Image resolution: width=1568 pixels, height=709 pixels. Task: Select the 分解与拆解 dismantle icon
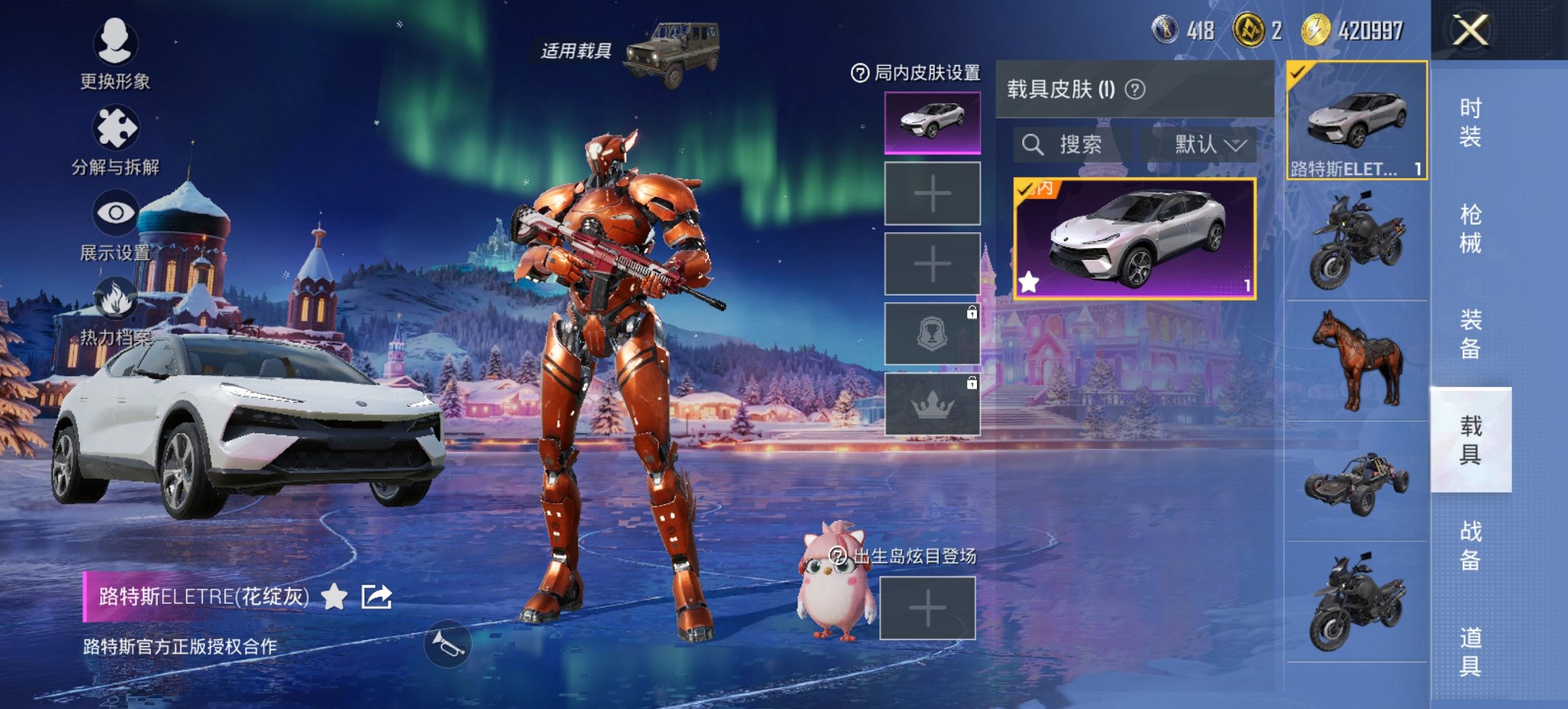click(115, 126)
